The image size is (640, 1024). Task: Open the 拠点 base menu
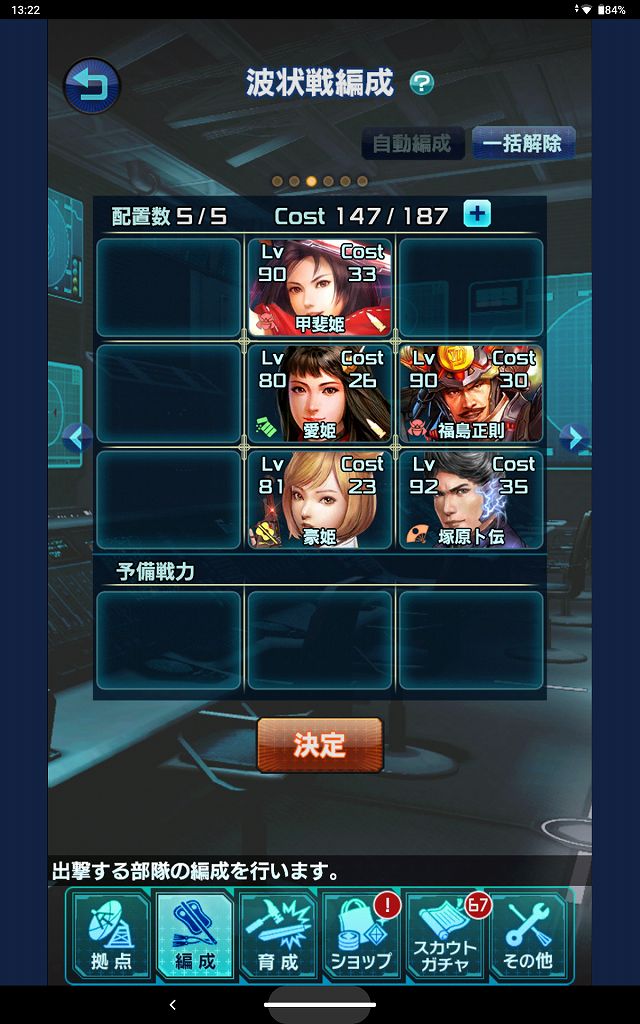click(110, 936)
